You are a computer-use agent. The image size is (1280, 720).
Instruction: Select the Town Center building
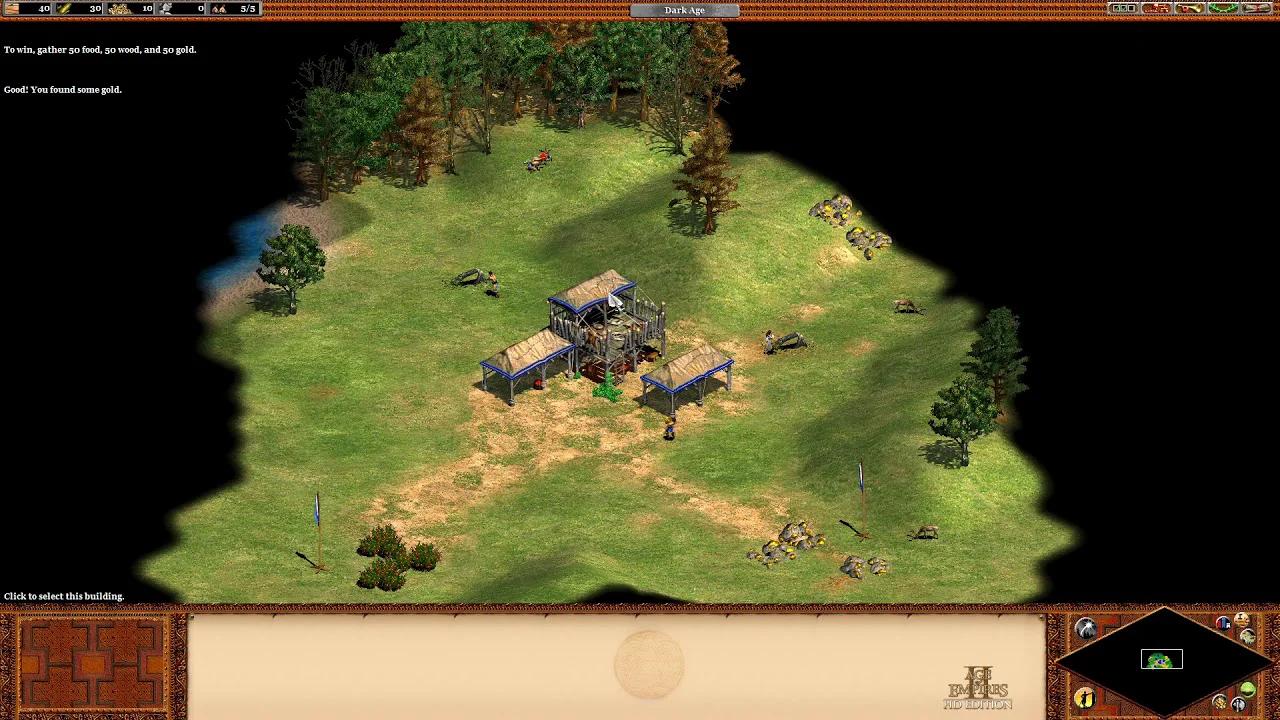click(600, 320)
